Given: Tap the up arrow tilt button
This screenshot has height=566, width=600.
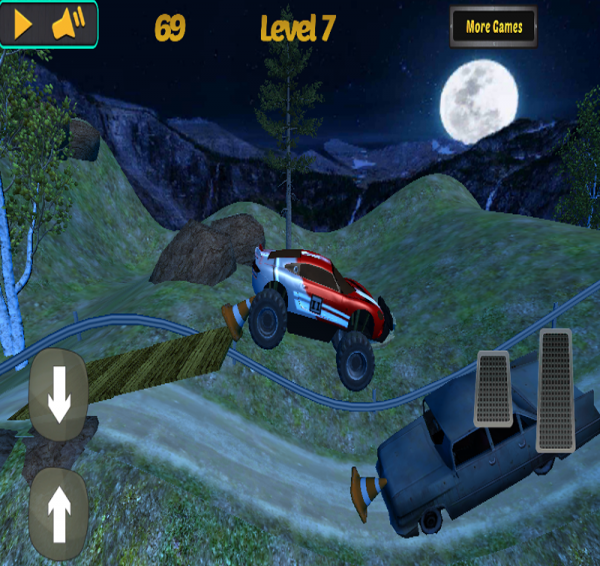Looking at the screenshot, I should pos(59,512).
